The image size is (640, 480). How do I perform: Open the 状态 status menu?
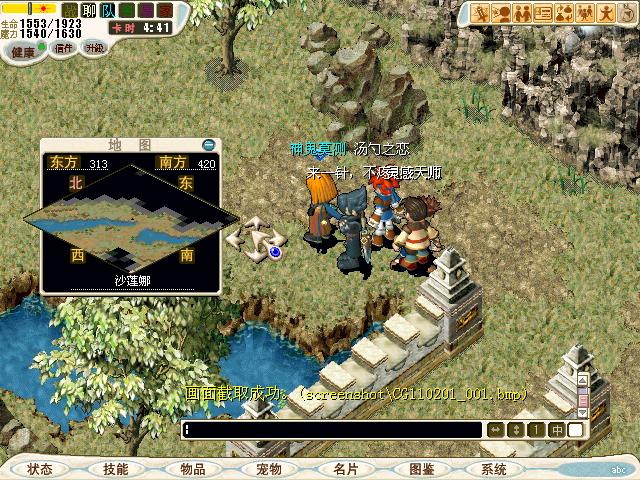(40, 469)
